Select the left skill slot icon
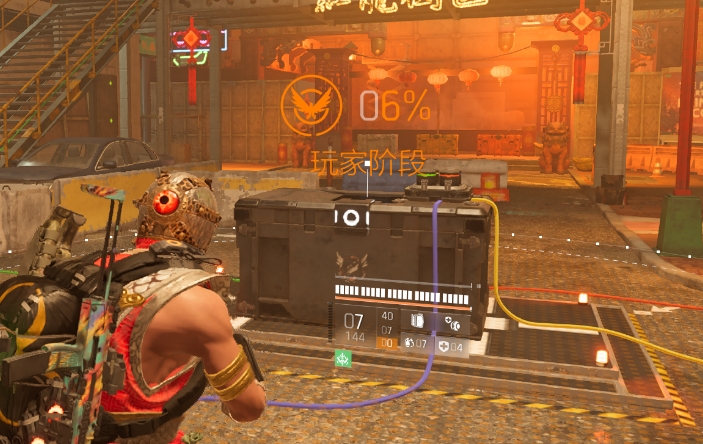Screen dimensions: 703x444 coord(419,321)
